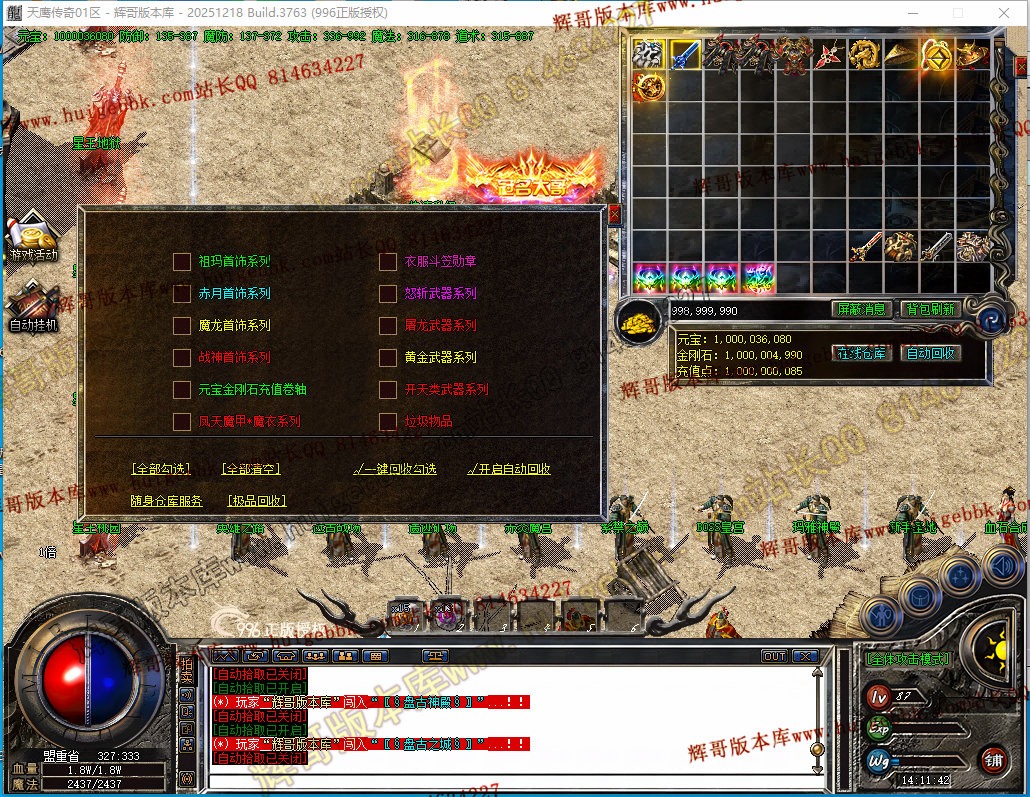Tick the 祖玛首饰系列 checkbox
Viewport: 1030px width, 797px height.
click(x=182, y=262)
